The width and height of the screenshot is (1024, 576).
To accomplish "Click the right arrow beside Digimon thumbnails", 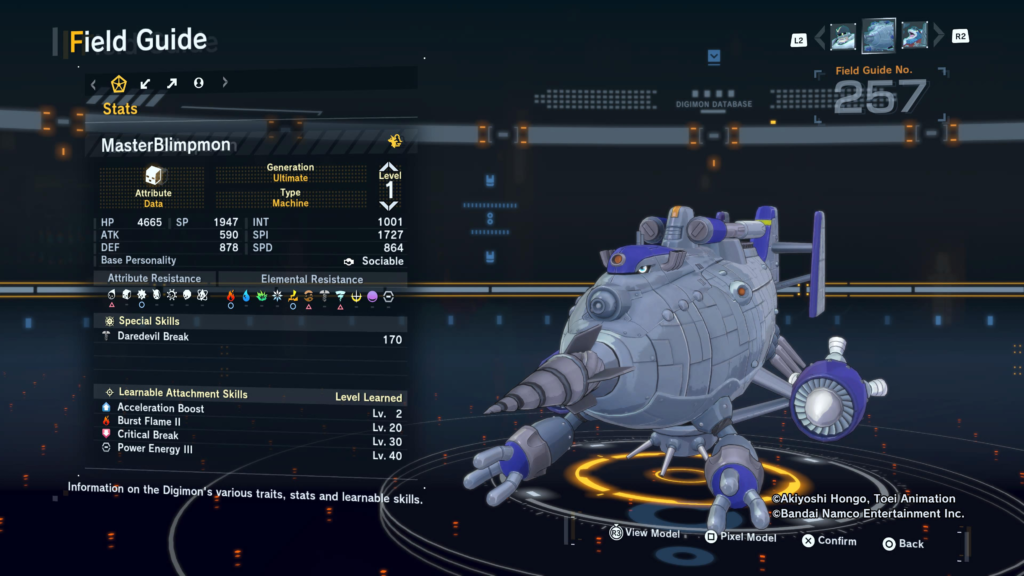I will coord(938,38).
